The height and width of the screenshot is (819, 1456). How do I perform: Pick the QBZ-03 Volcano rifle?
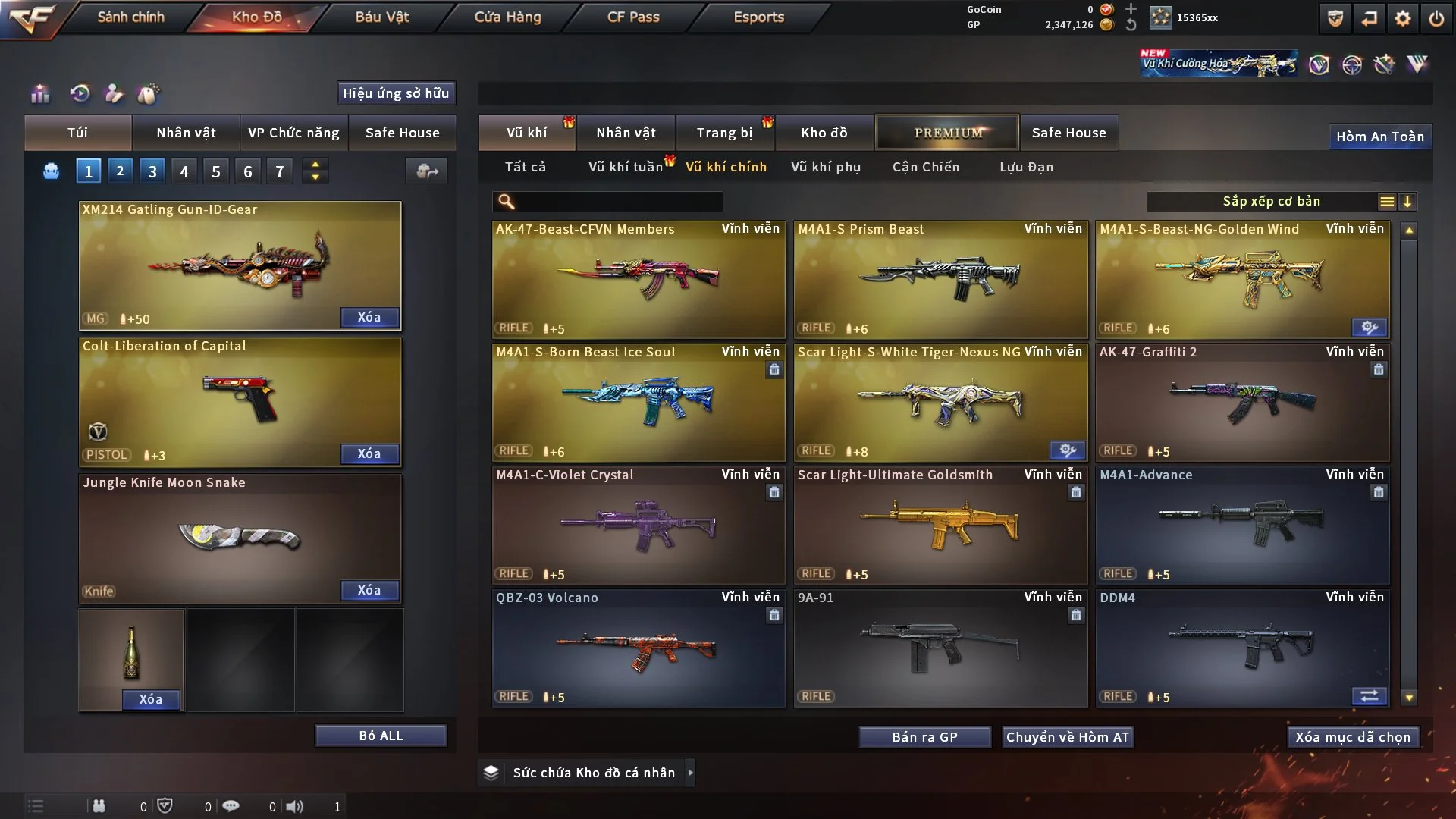point(639,648)
